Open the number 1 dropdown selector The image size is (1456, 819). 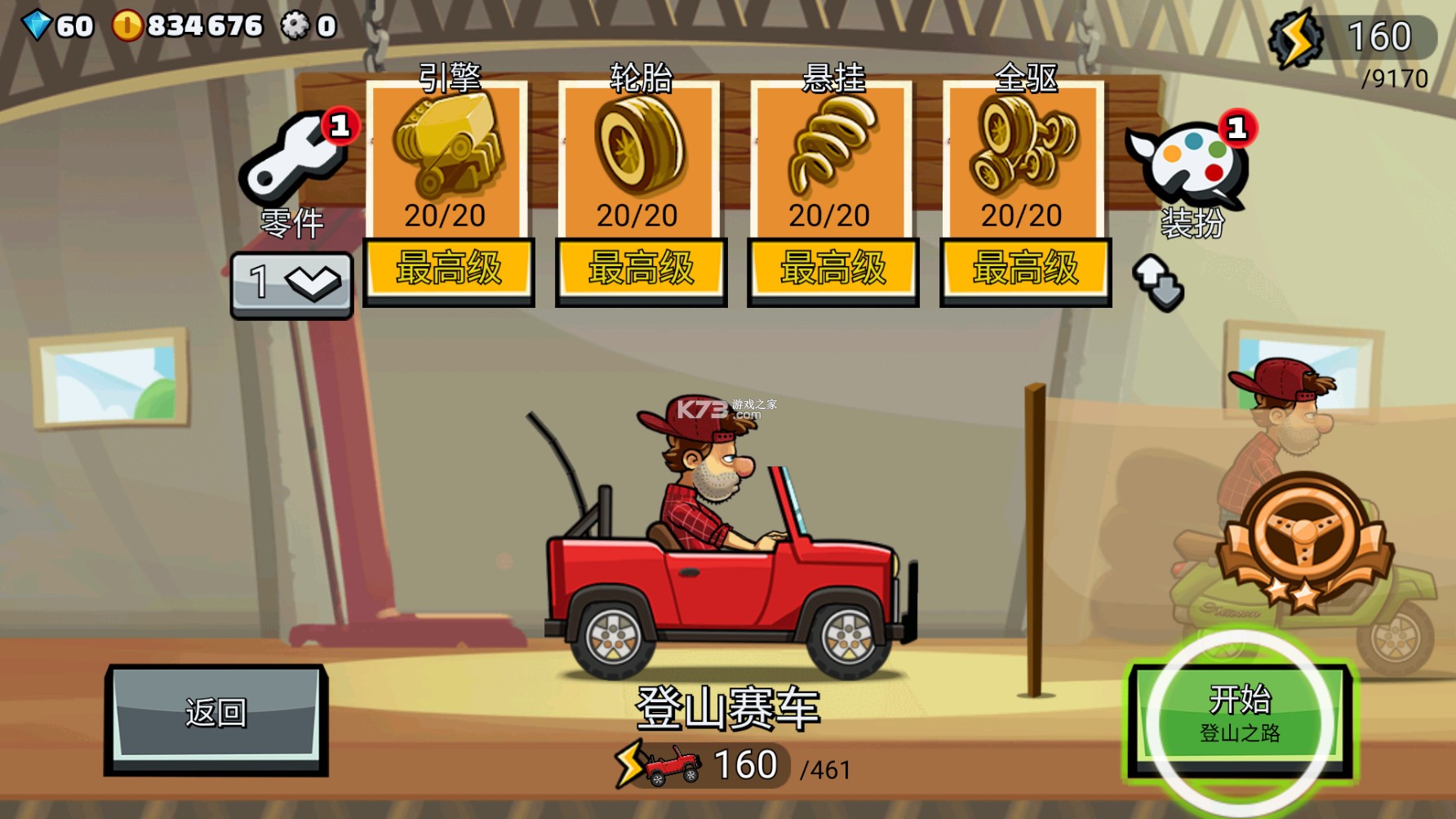coord(291,283)
